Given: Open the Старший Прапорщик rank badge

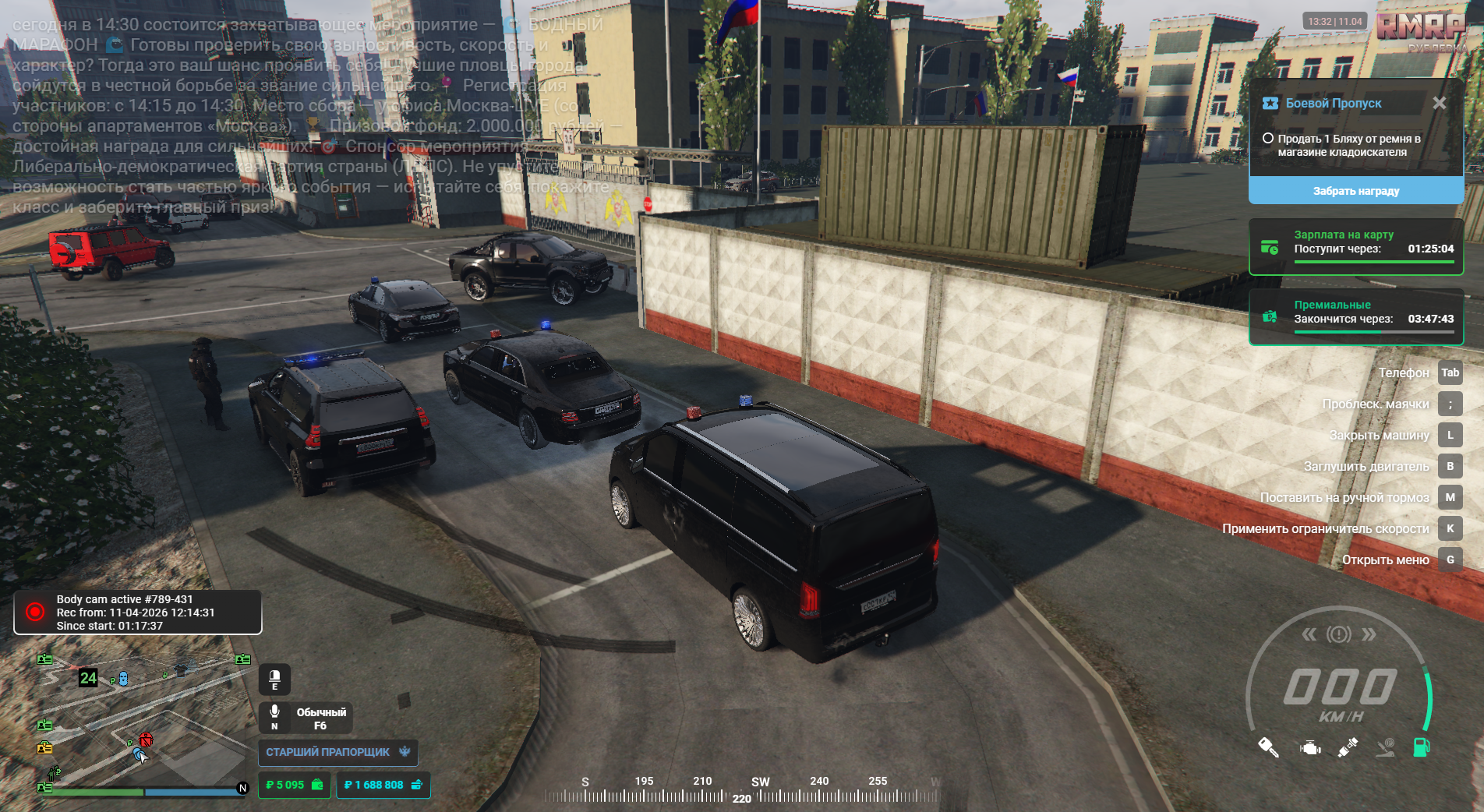Looking at the screenshot, I should pyautogui.click(x=337, y=752).
